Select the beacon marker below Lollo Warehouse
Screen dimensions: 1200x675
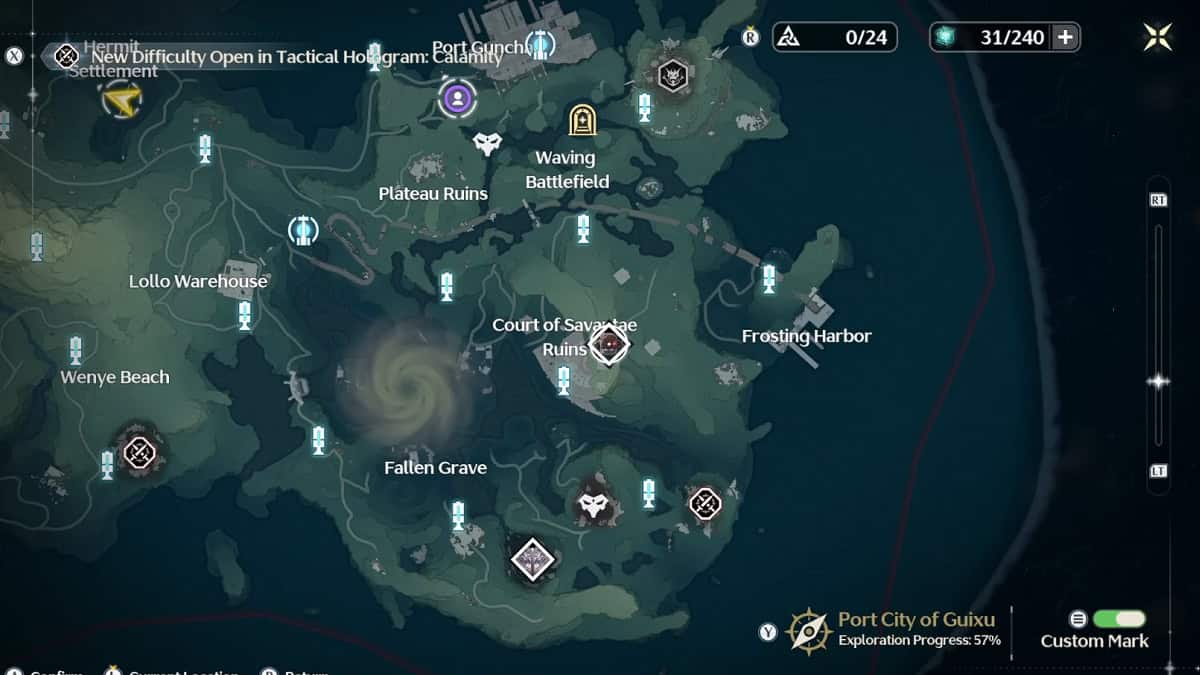(245, 315)
